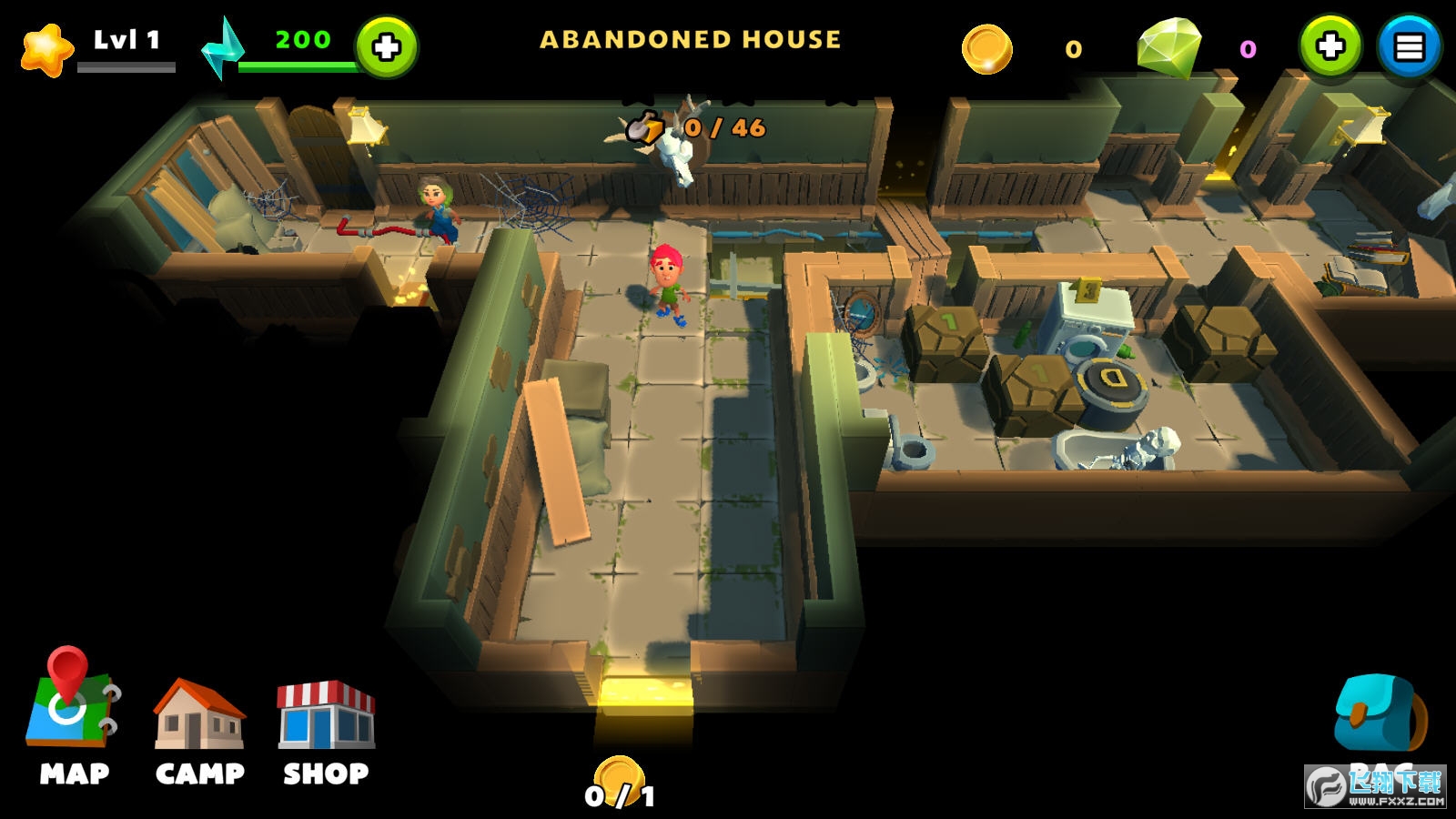Screen dimensions: 1456x819
Task: Click the star level icon
Action: pyautogui.click(x=46, y=49)
